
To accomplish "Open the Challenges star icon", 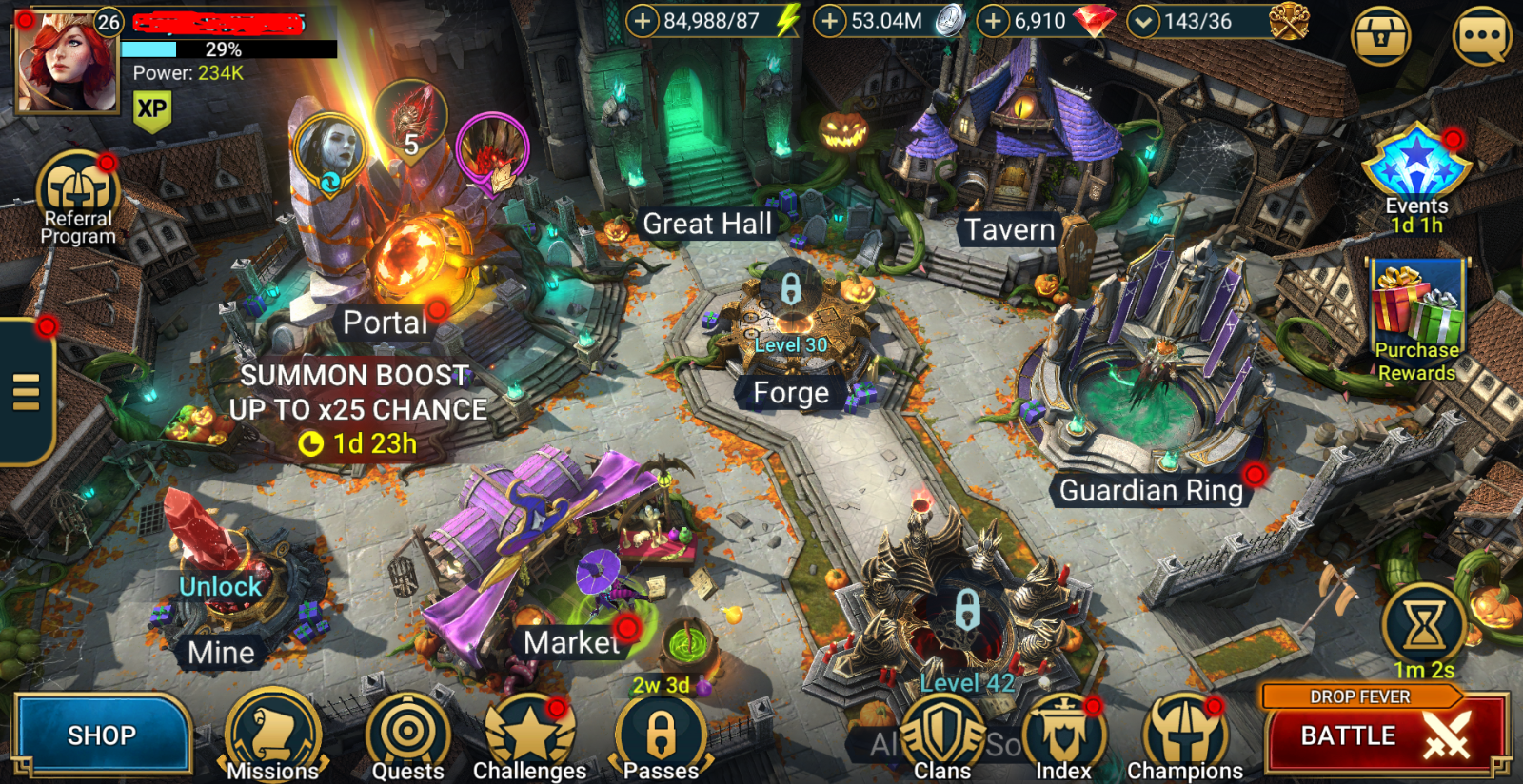I will (529, 731).
